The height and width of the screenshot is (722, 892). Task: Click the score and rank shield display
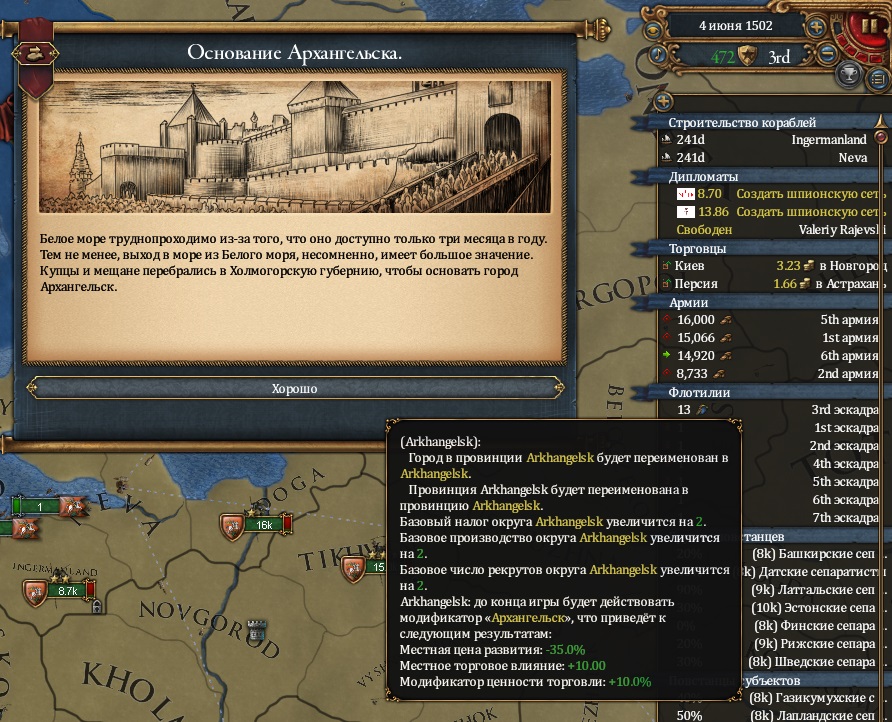tap(747, 56)
